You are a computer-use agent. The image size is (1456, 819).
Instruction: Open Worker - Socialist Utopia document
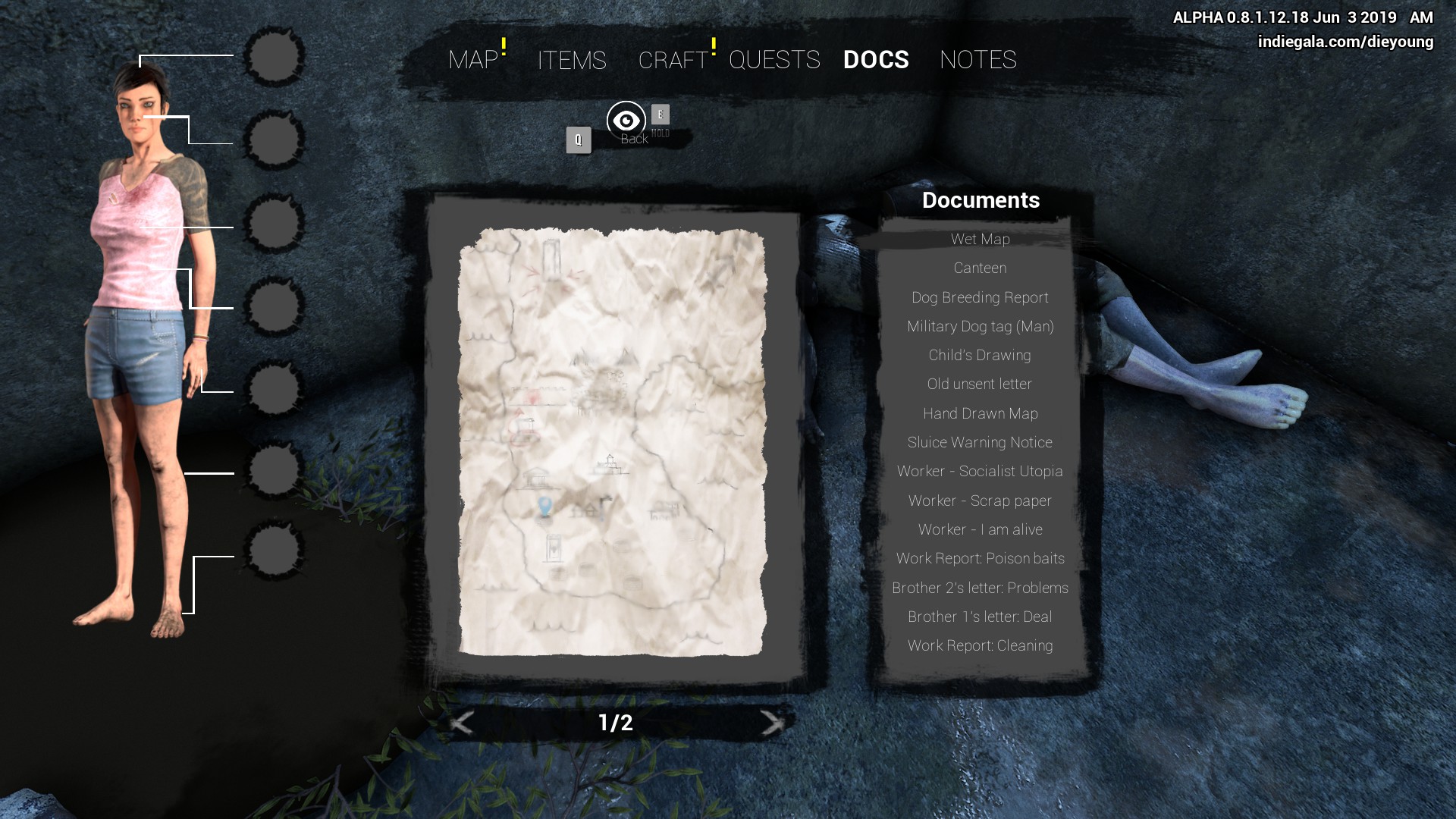(x=980, y=472)
